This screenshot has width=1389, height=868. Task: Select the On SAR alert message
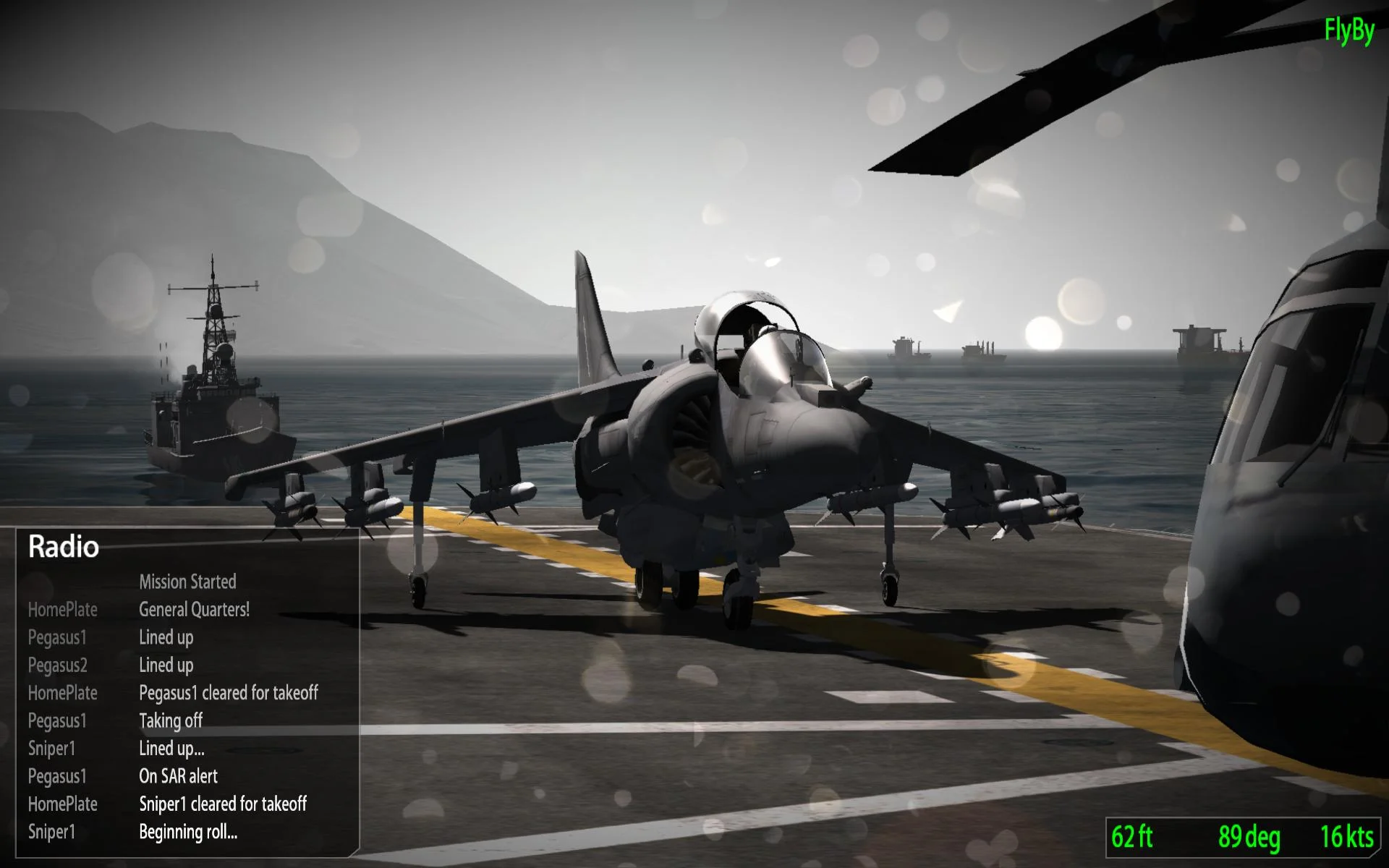point(179,776)
